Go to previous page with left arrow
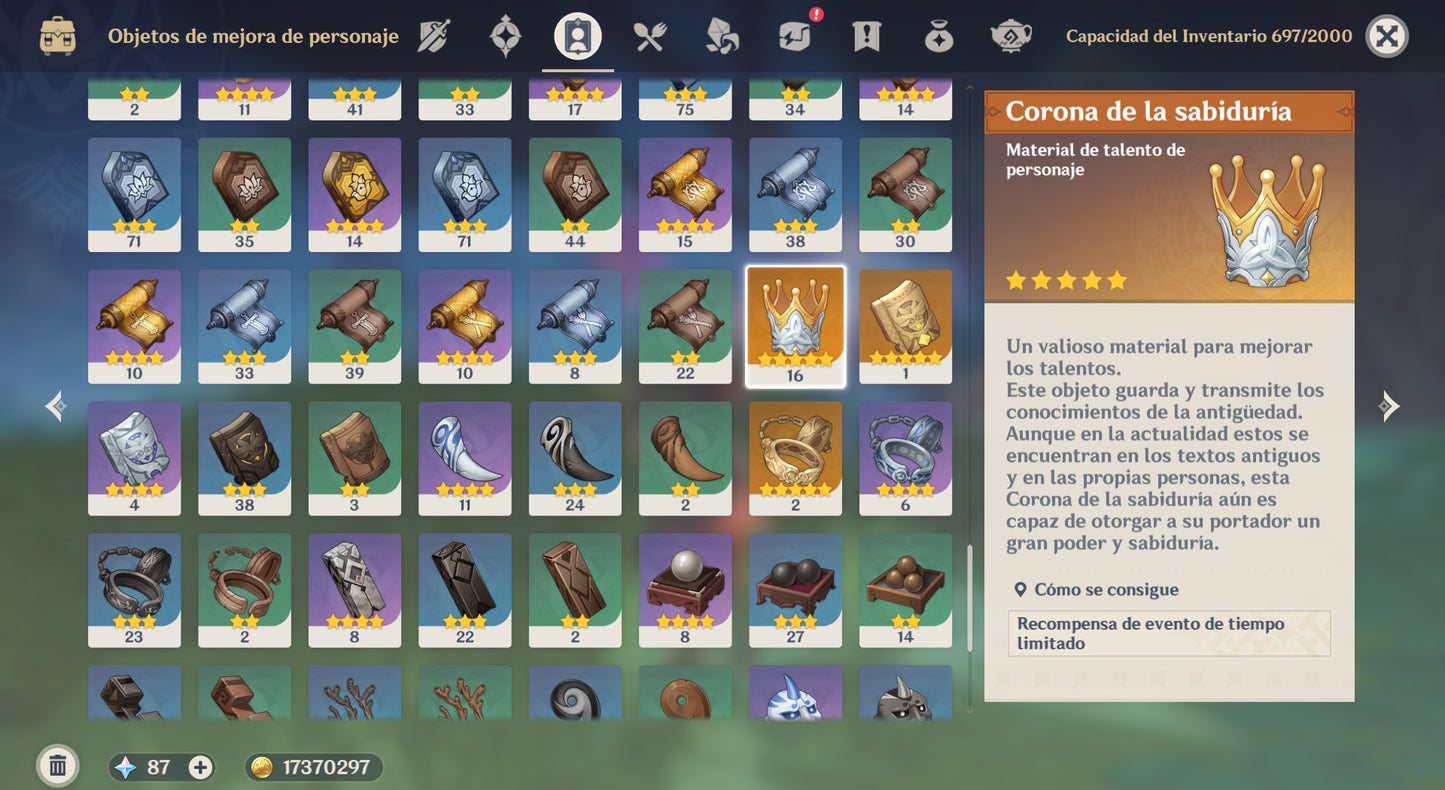The width and height of the screenshot is (1445, 790). pos(56,405)
